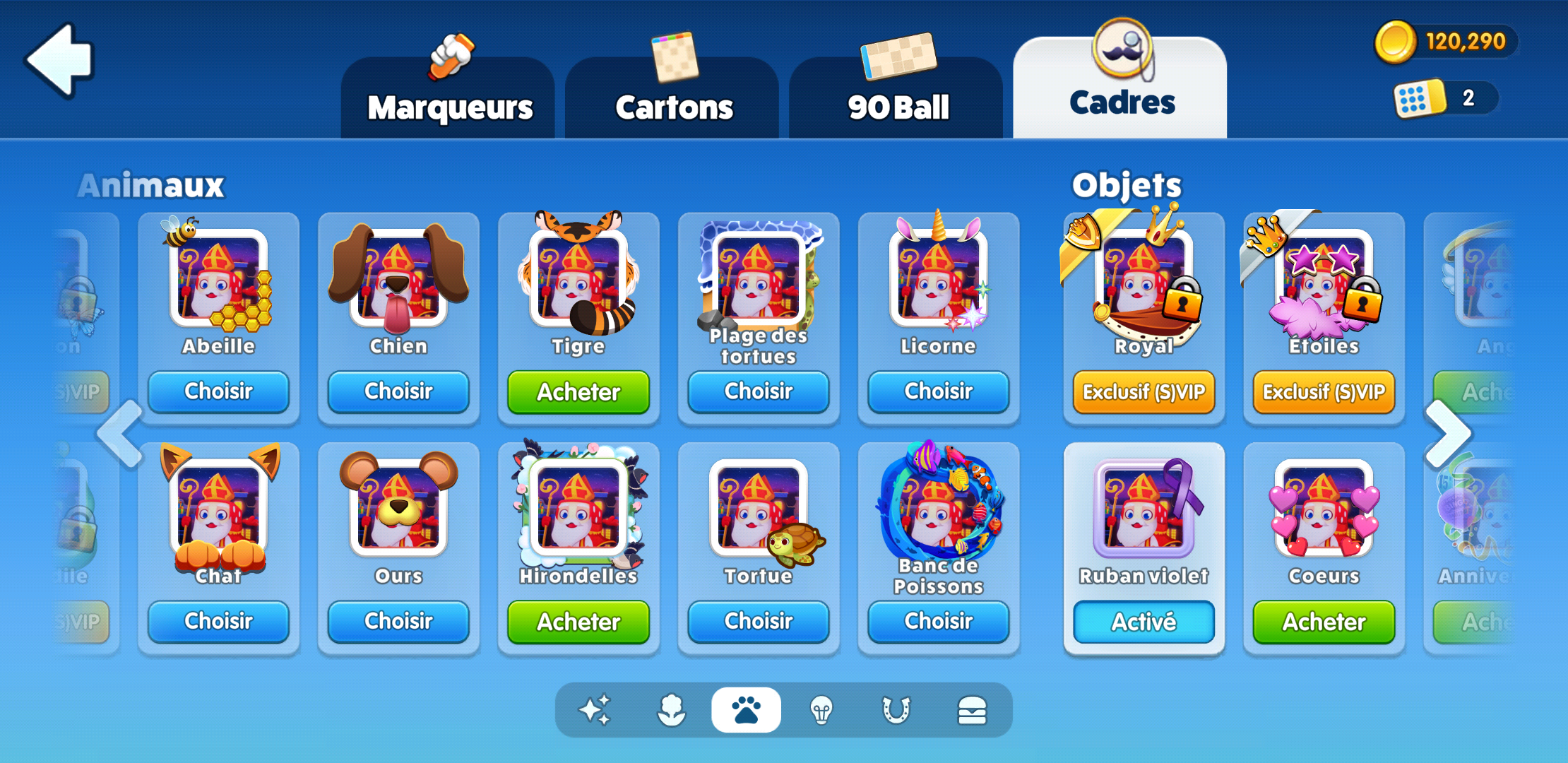Buy the Tigre frame with Acheter
The width and height of the screenshot is (1568, 763).
point(578,393)
